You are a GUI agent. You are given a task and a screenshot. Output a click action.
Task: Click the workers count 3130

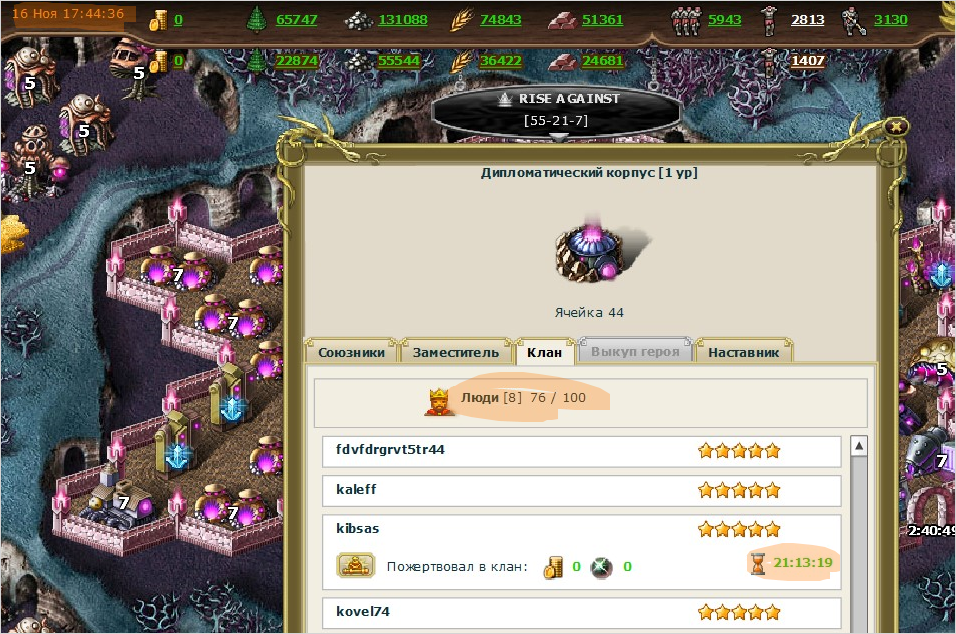pyautogui.click(x=890, y=20)
